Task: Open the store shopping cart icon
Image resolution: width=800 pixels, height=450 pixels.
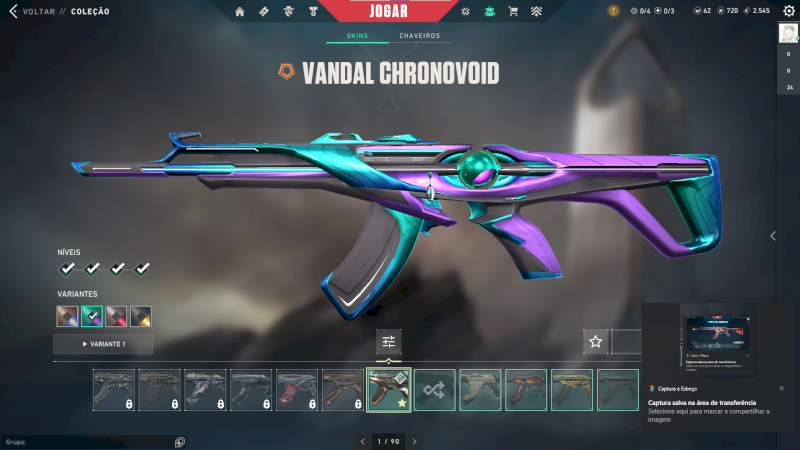Action: tap(513, 12)
